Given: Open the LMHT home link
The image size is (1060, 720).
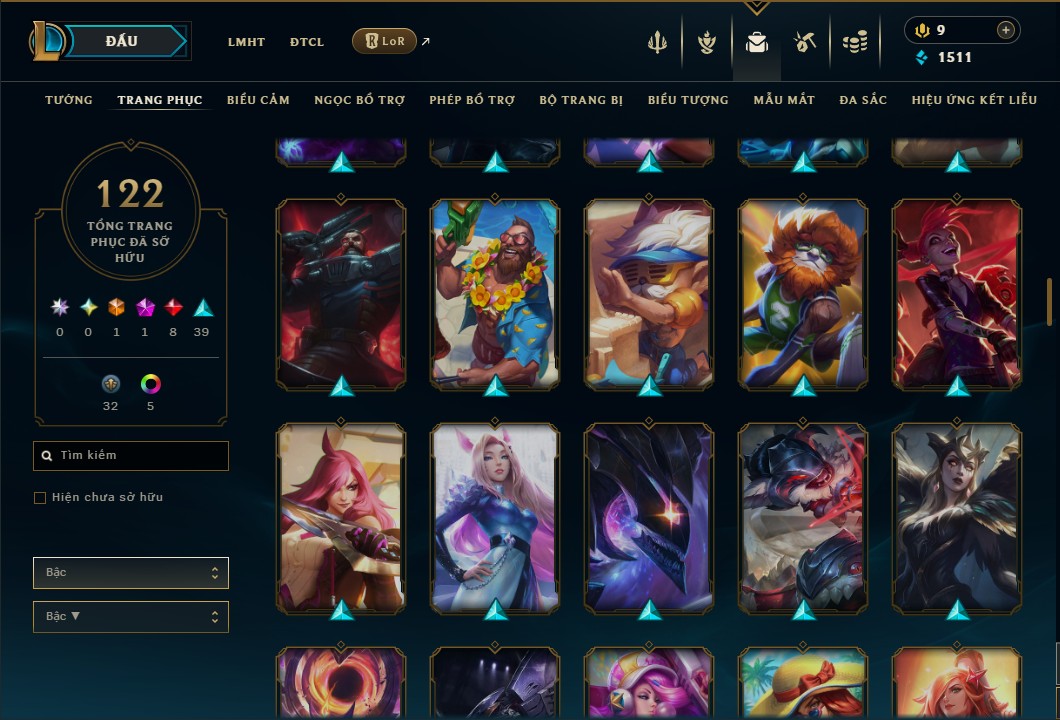Looking at the screenshot, I should (x=246, y=42).
